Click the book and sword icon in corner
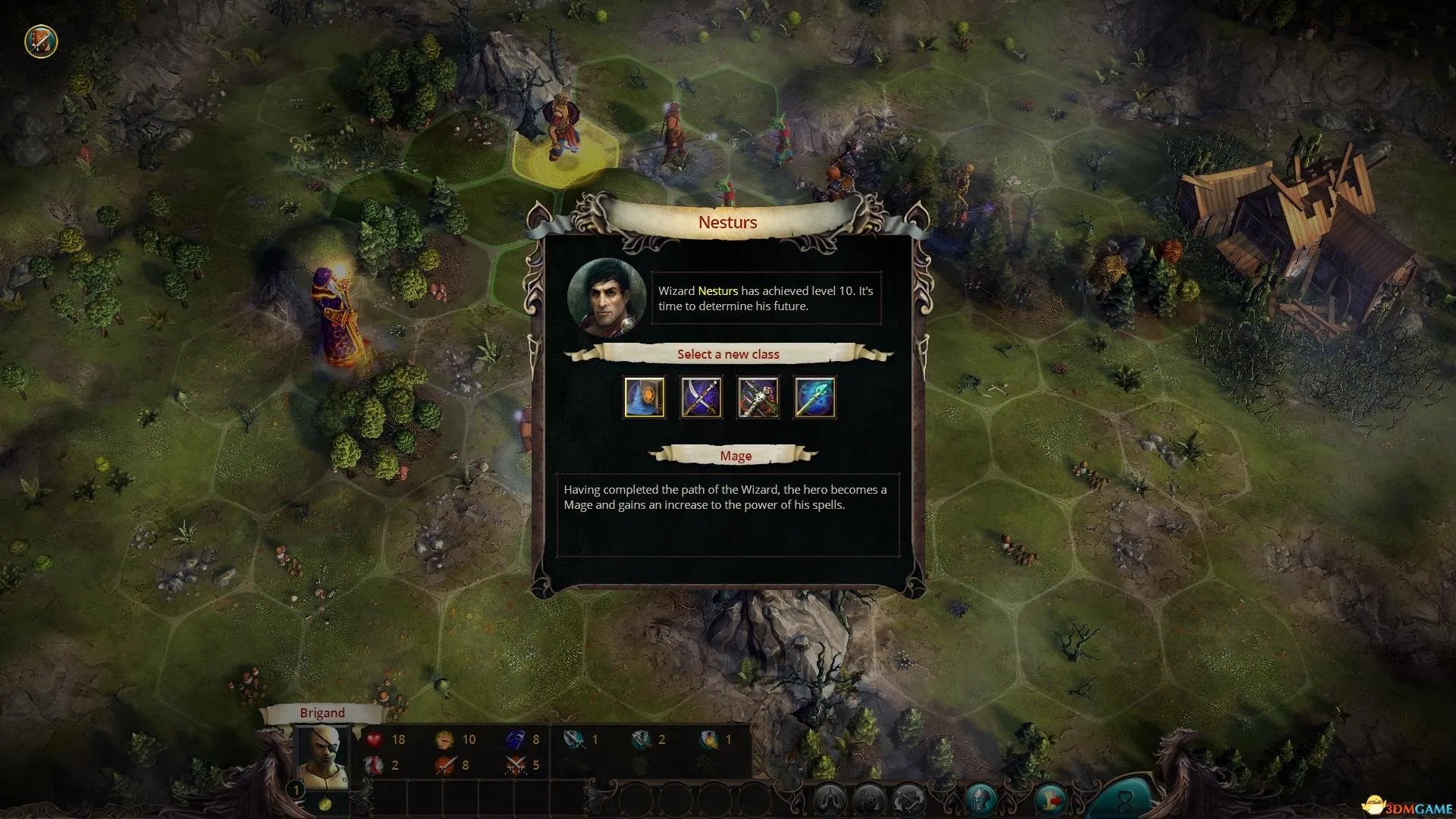 [x=41, y=41]
